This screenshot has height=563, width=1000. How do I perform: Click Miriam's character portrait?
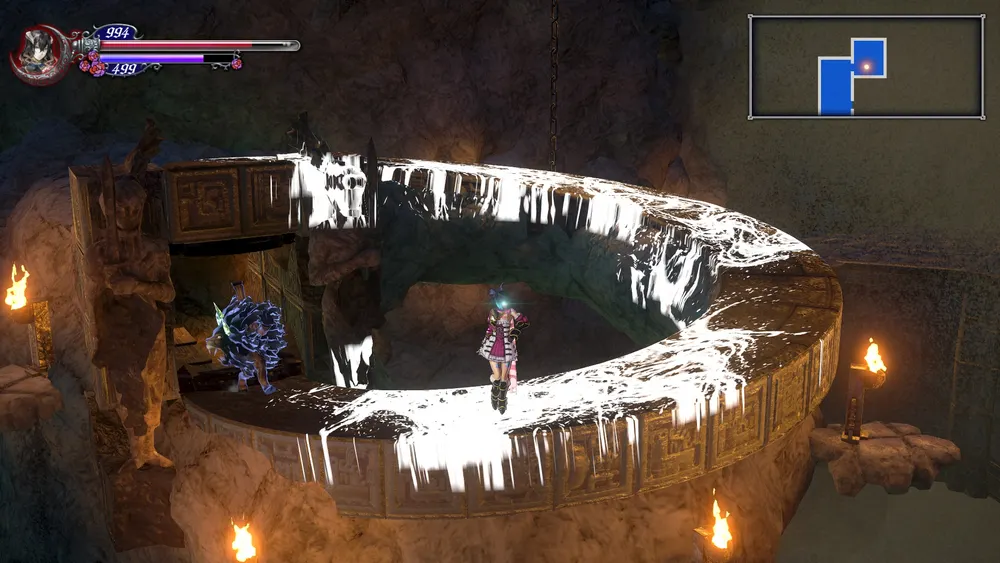click(x=37, y=53)
